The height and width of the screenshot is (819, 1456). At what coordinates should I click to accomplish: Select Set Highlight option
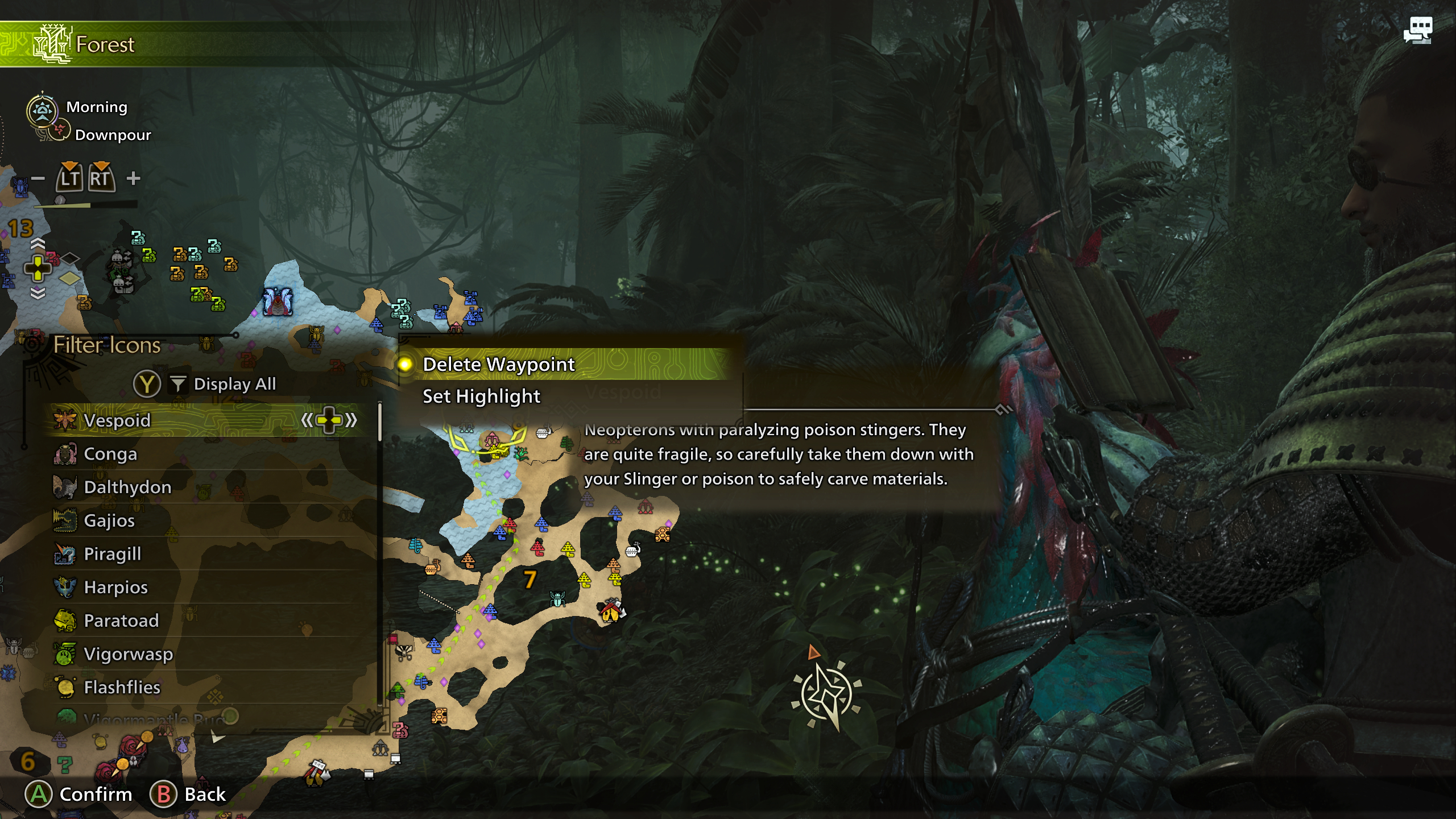(x=481, y=396)
